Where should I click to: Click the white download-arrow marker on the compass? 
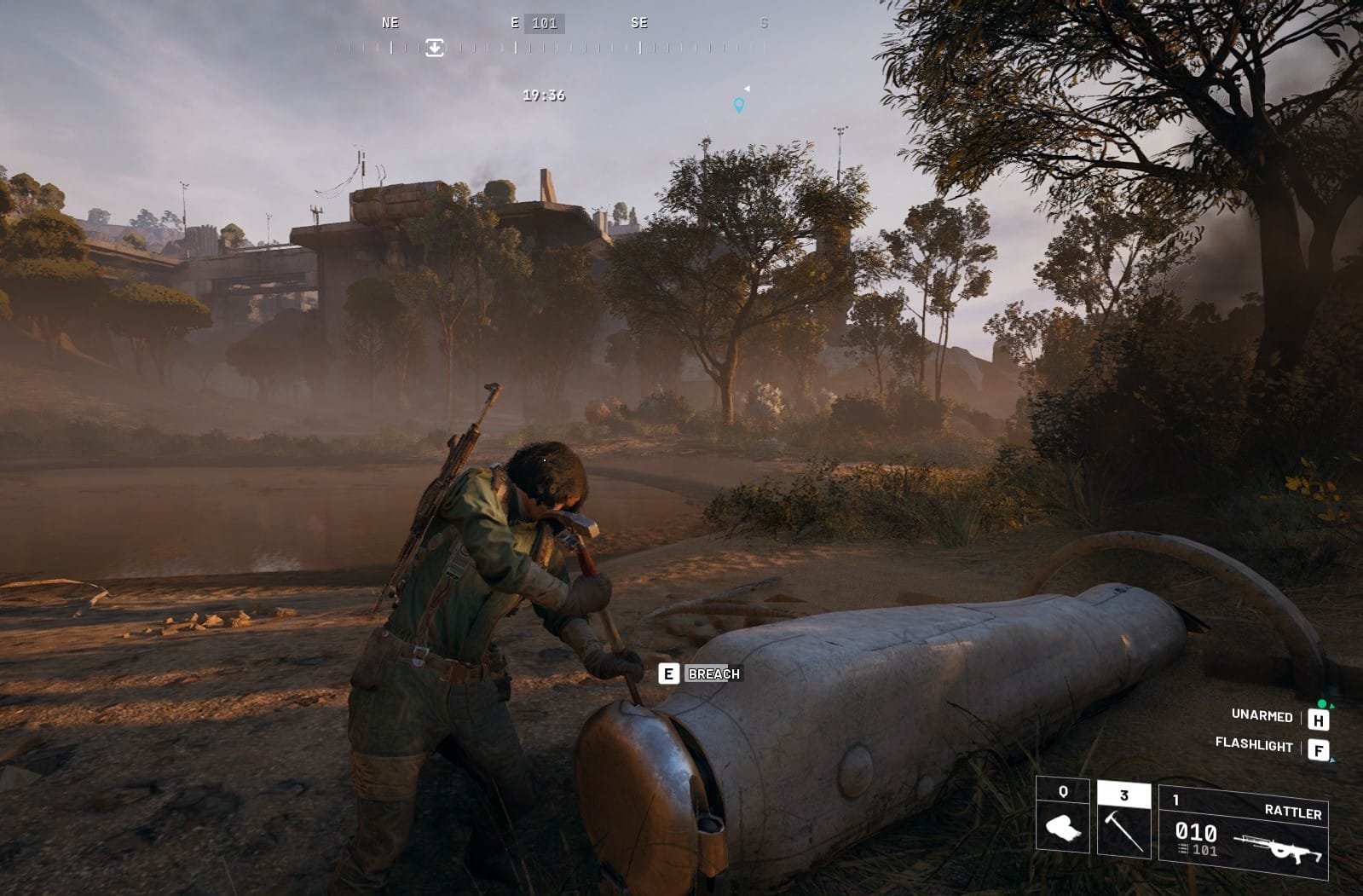(435, 48)
